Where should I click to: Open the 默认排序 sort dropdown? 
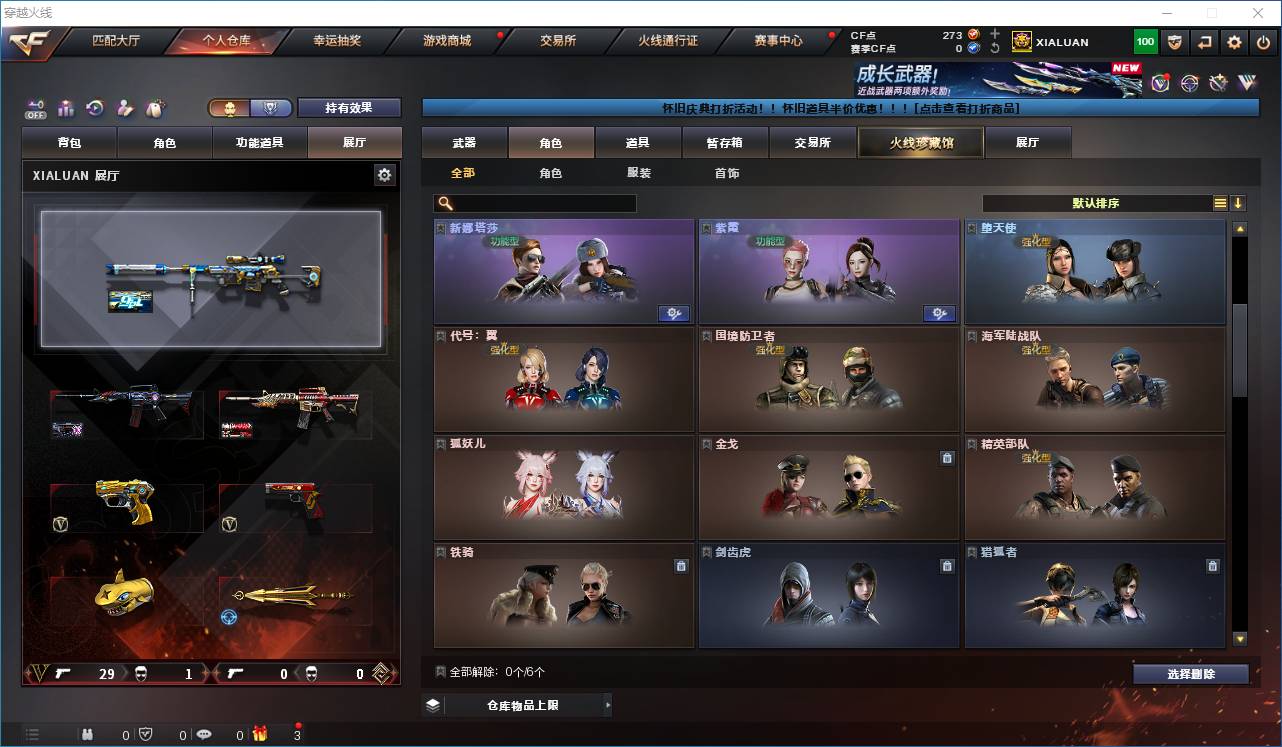point(1100,203)
